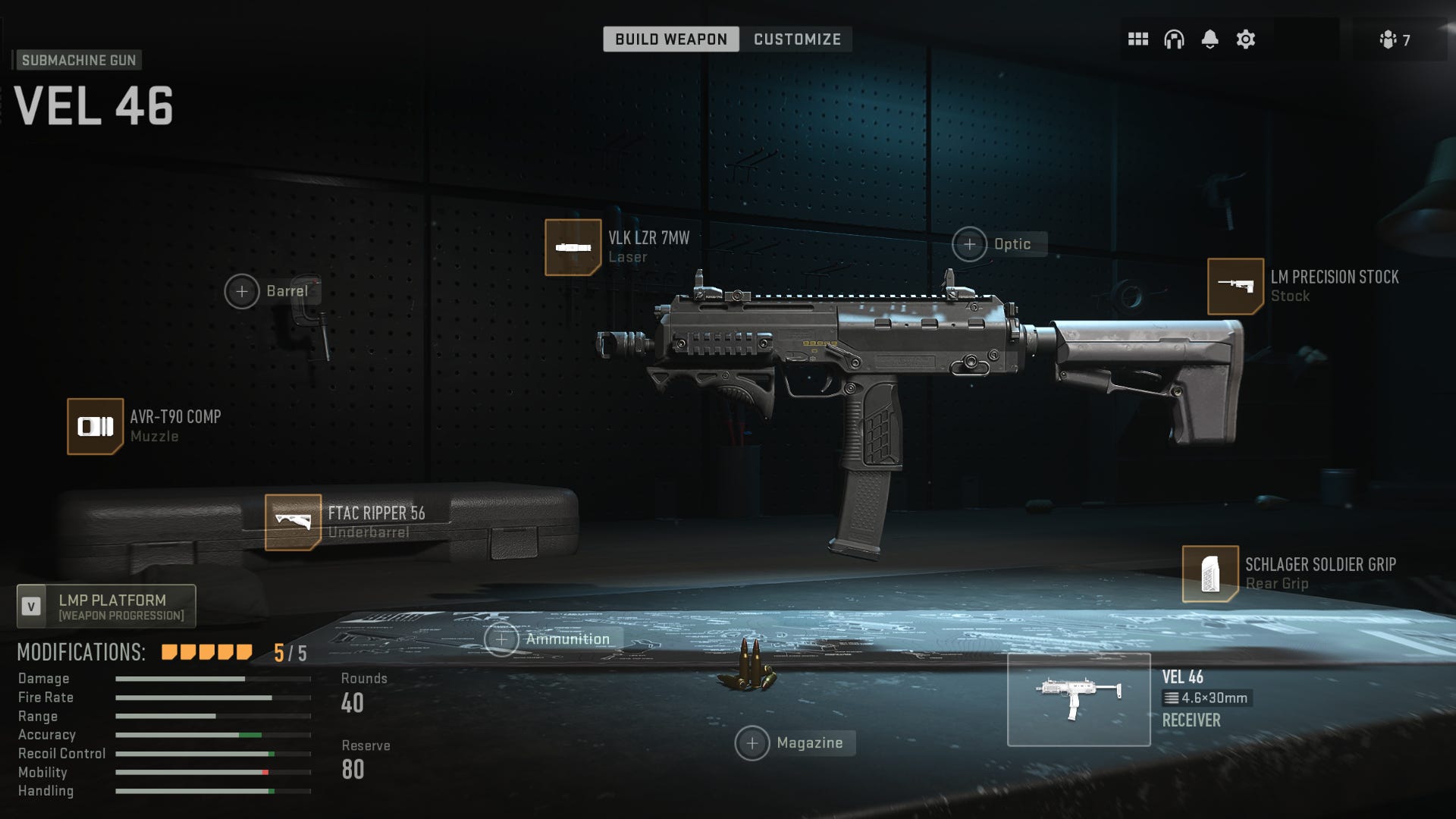The height and width of the screenshot is (819, 1456).
Task: Click the grid menu icon top right
Action: click(1137, 39)
